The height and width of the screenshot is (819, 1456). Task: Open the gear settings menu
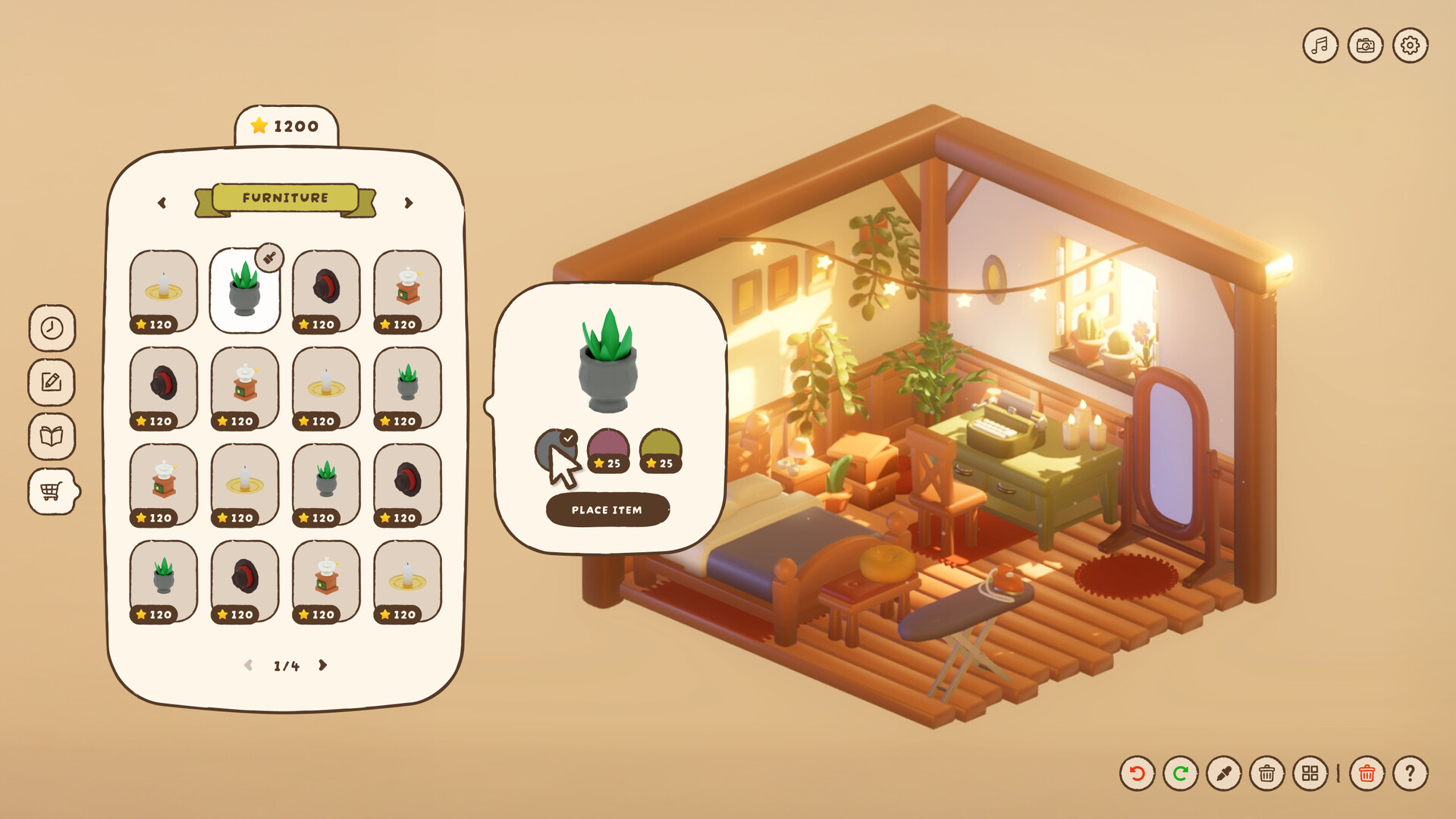(1410, 45)
